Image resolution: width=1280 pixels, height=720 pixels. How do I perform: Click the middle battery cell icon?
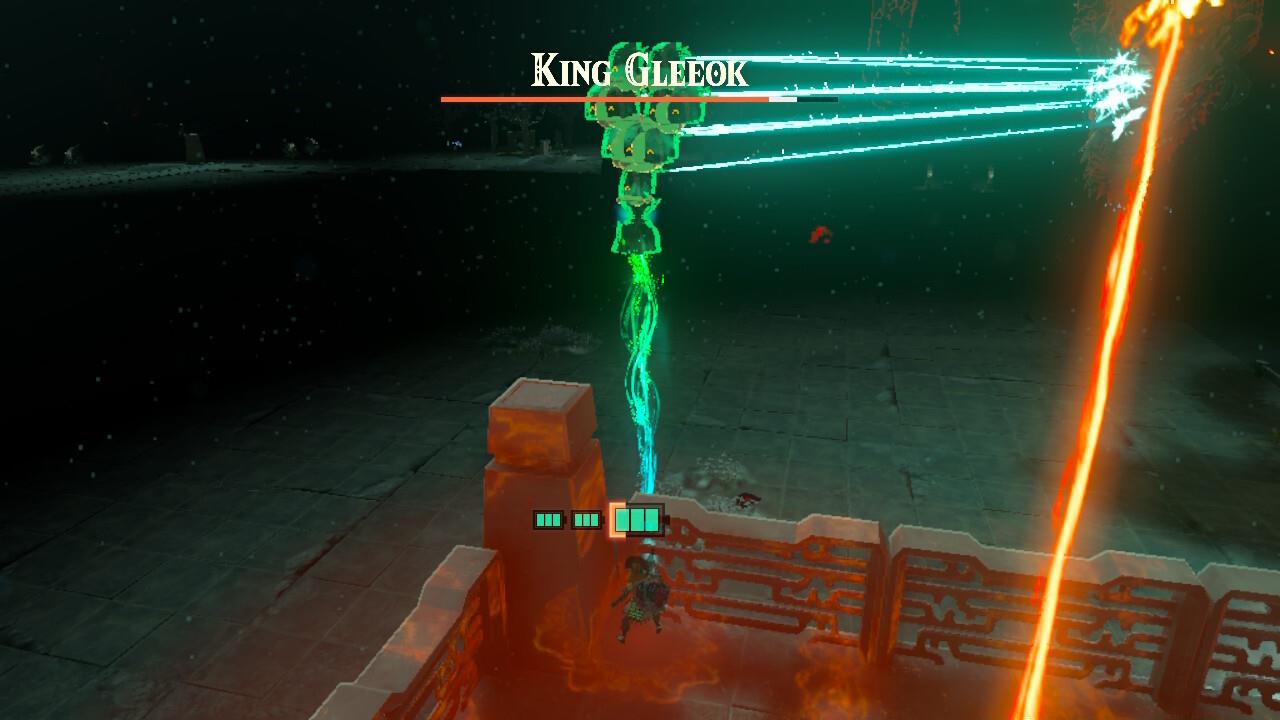pos(586,519)
